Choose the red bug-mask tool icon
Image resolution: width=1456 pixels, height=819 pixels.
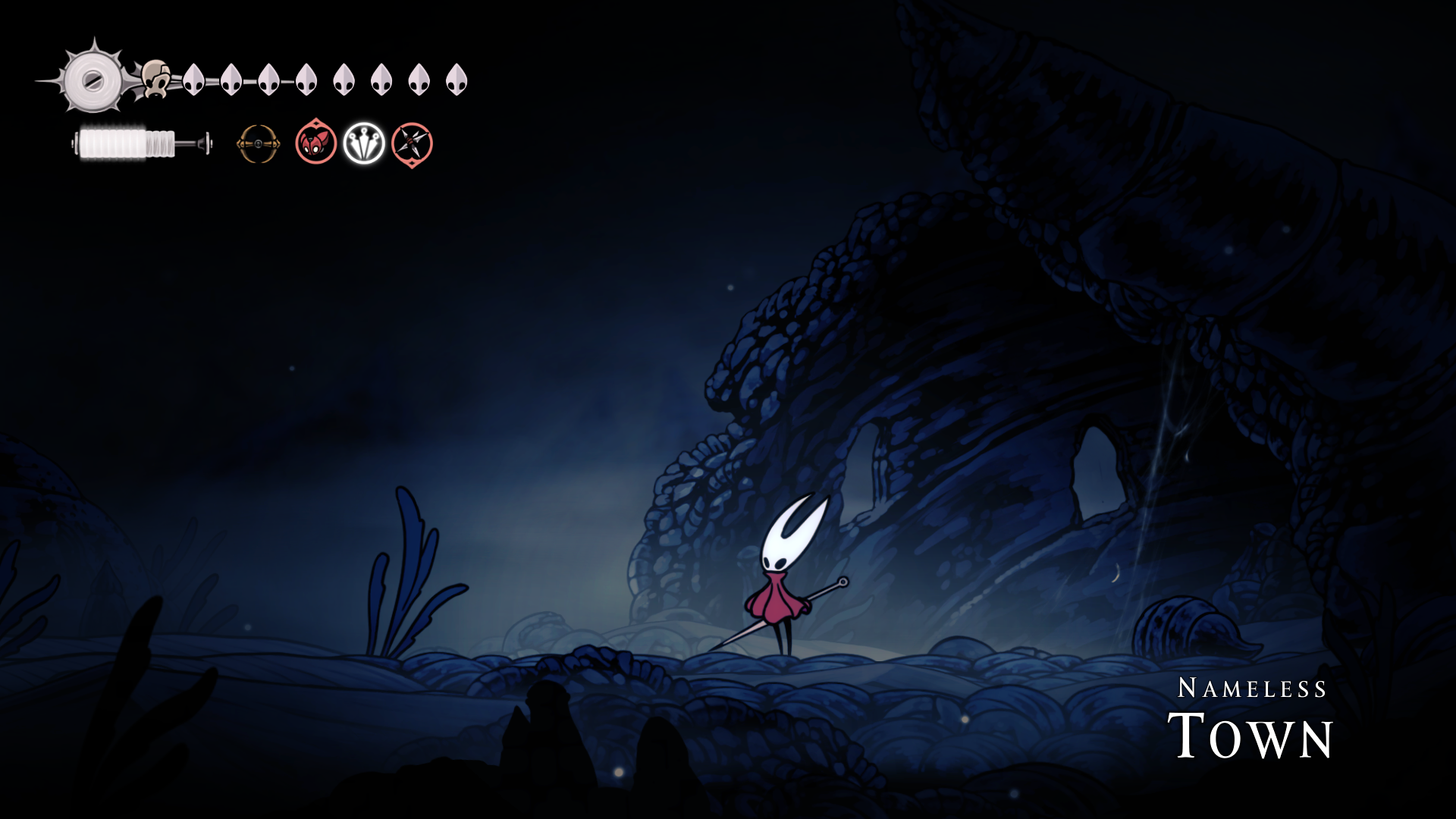point(315,143)
